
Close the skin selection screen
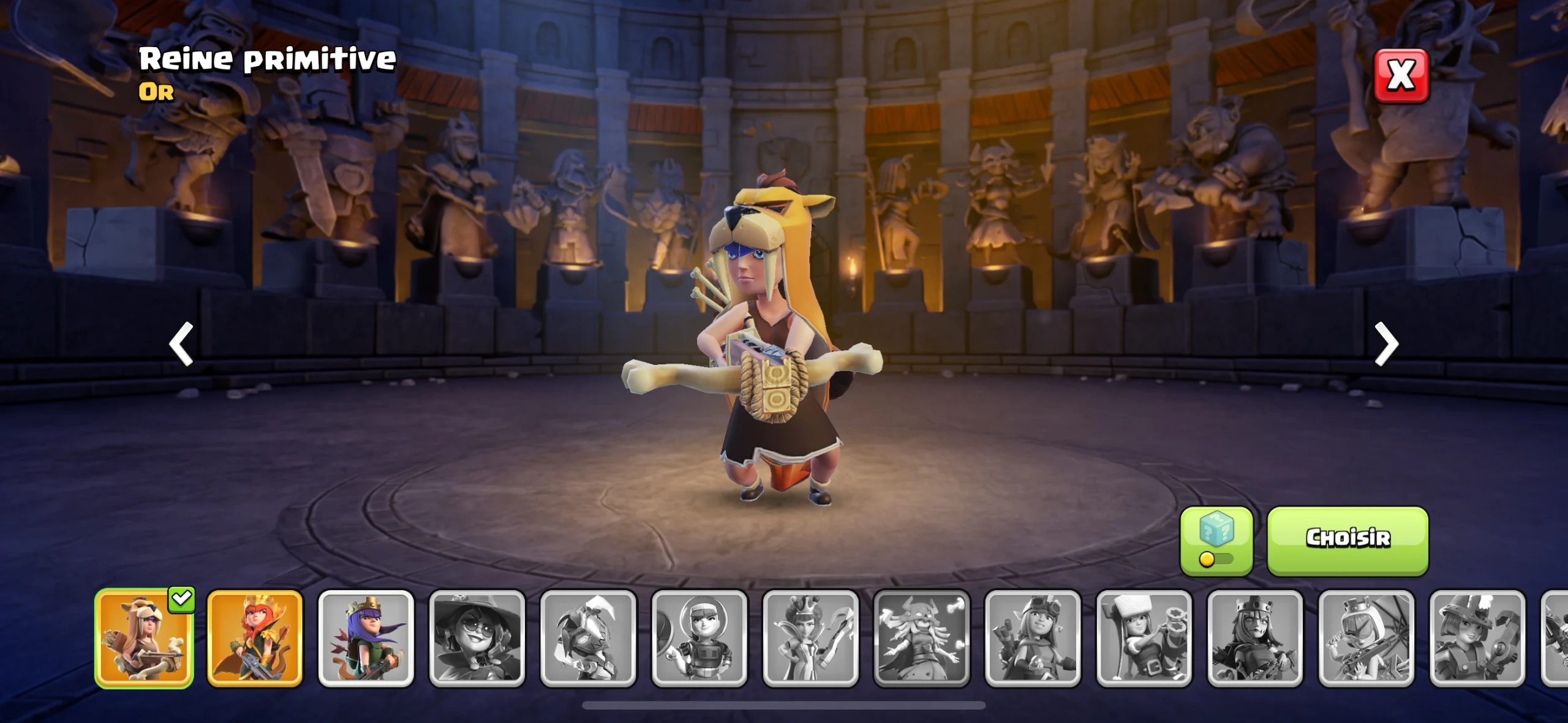(x=1401, y=76)
